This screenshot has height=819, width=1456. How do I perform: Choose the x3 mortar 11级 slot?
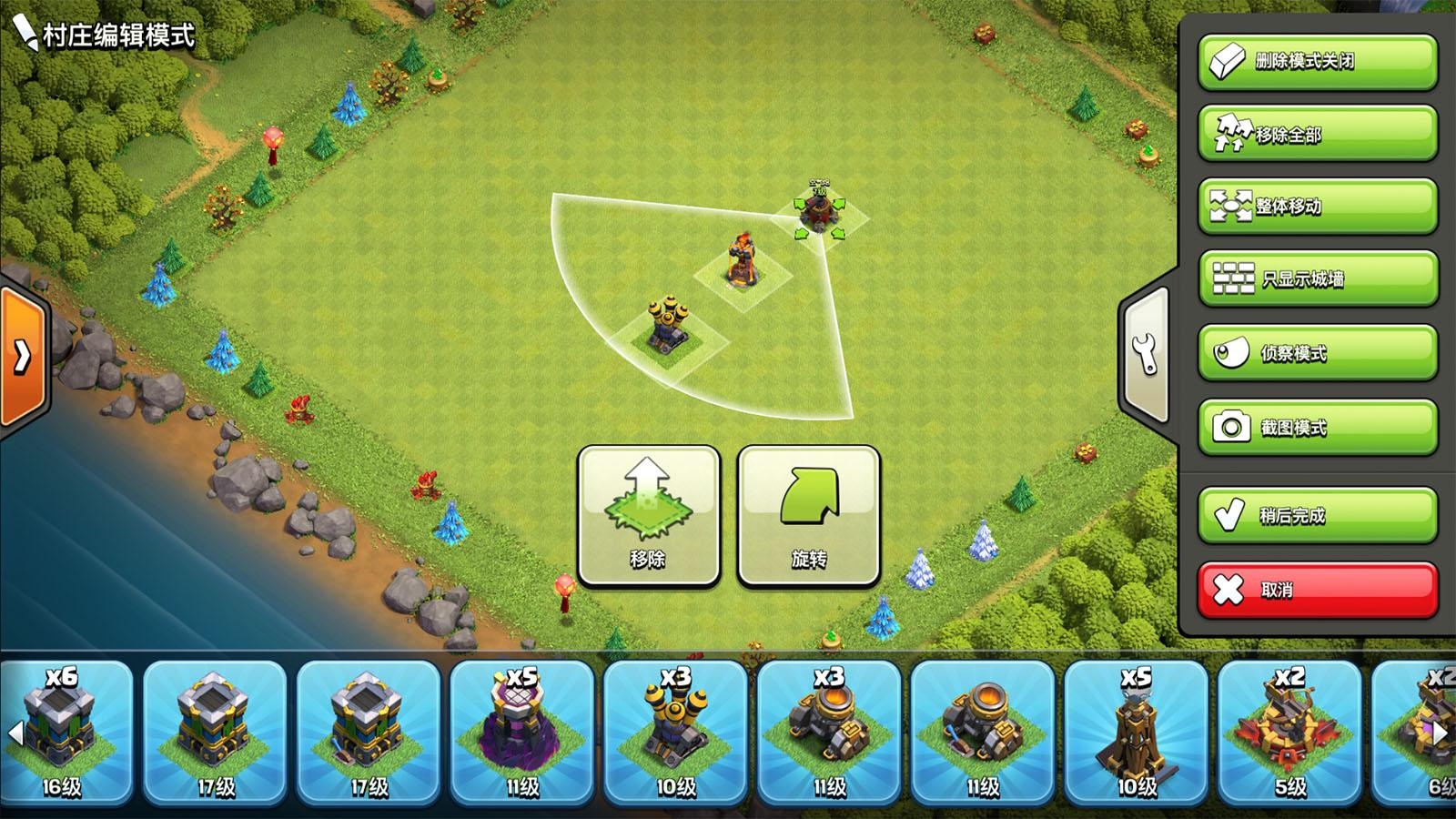[829, 733]
